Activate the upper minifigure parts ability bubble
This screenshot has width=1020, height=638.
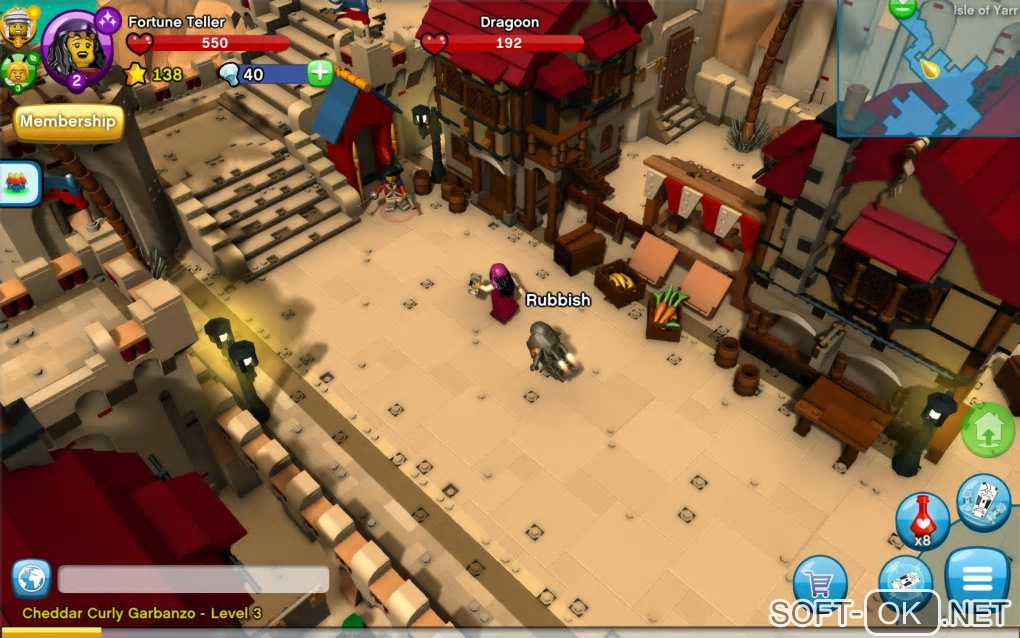coord(983,502)
